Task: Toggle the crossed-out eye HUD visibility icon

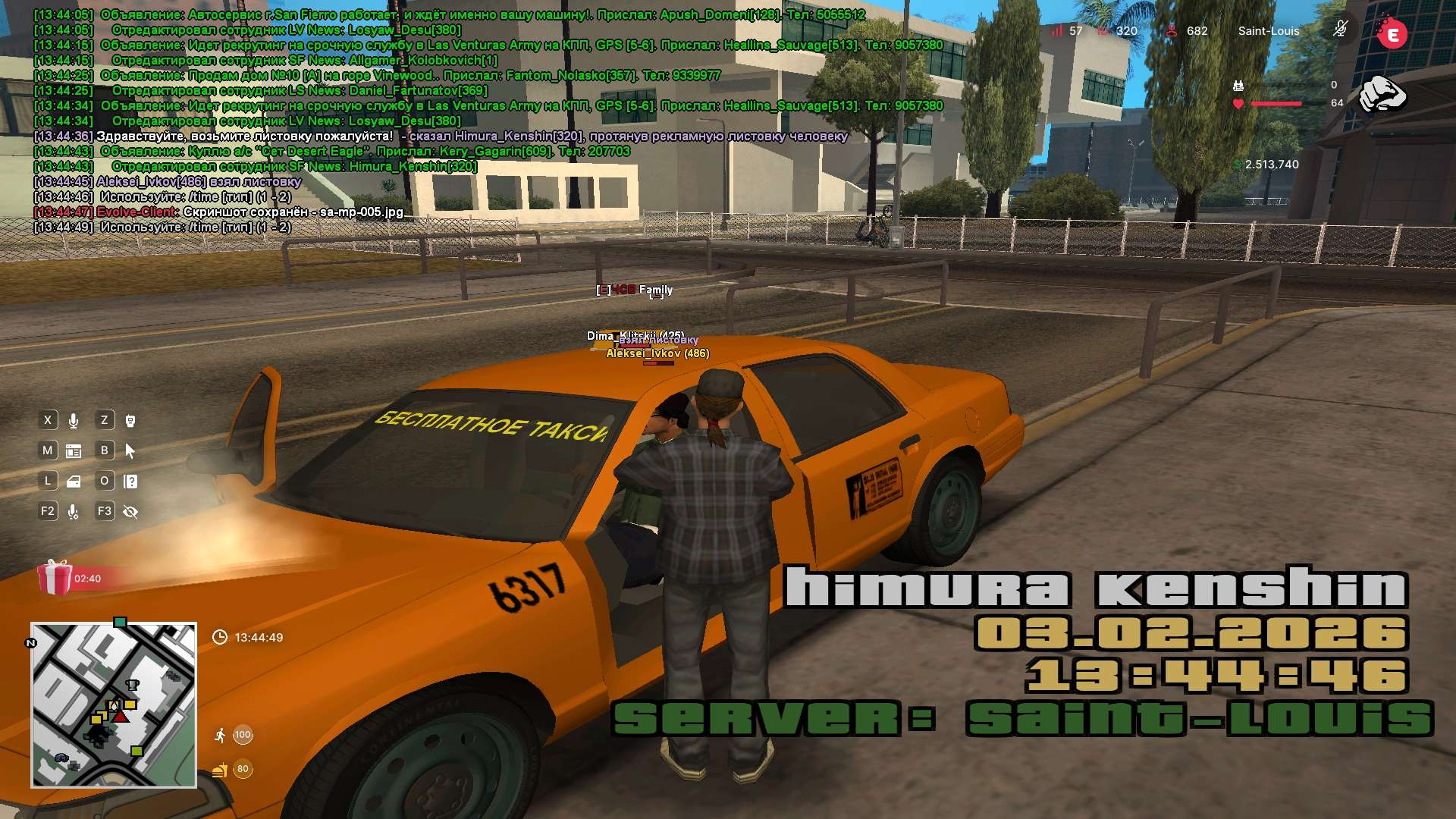Action: (130, 512)
